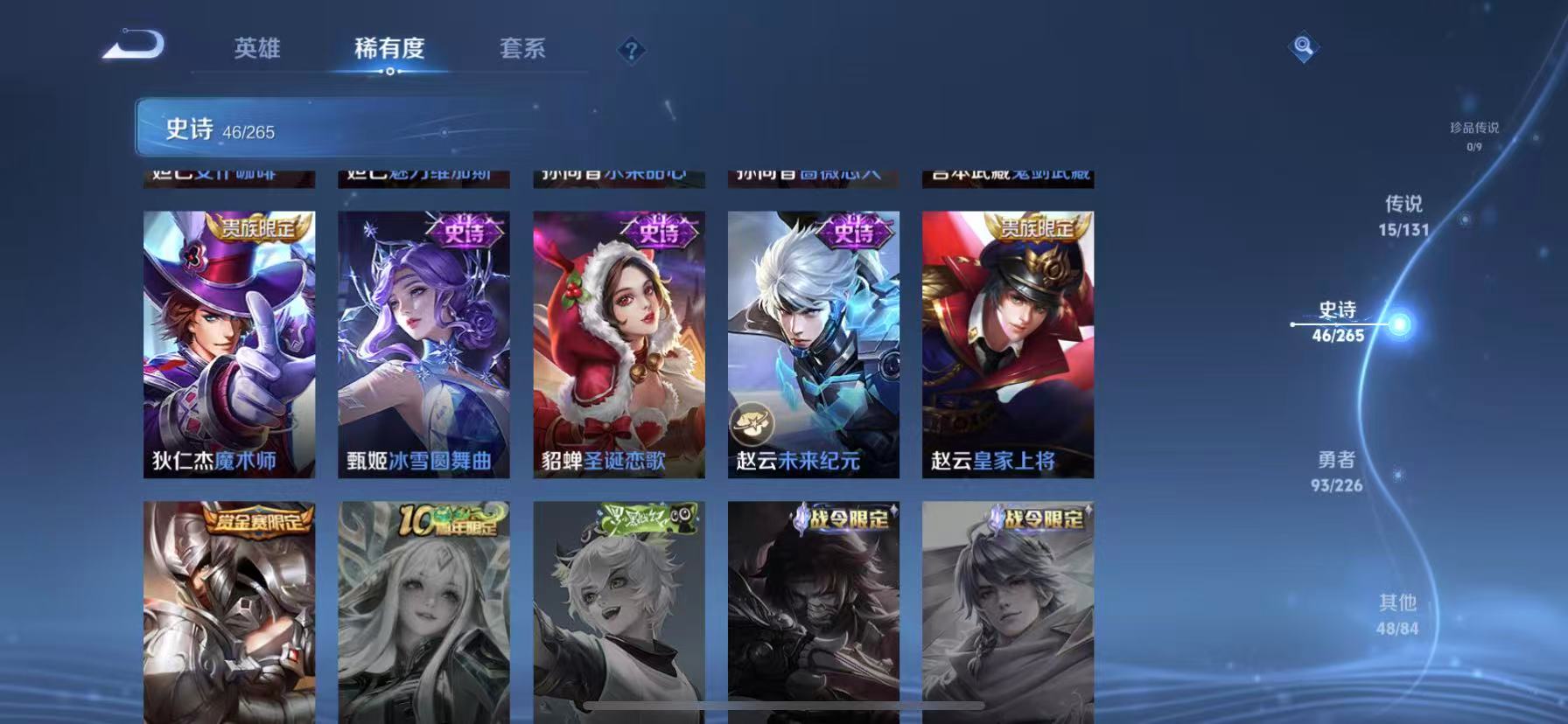Switch to the 套系 tab
This screenshot has width=1568, height=724.
[x=524, y=50]
